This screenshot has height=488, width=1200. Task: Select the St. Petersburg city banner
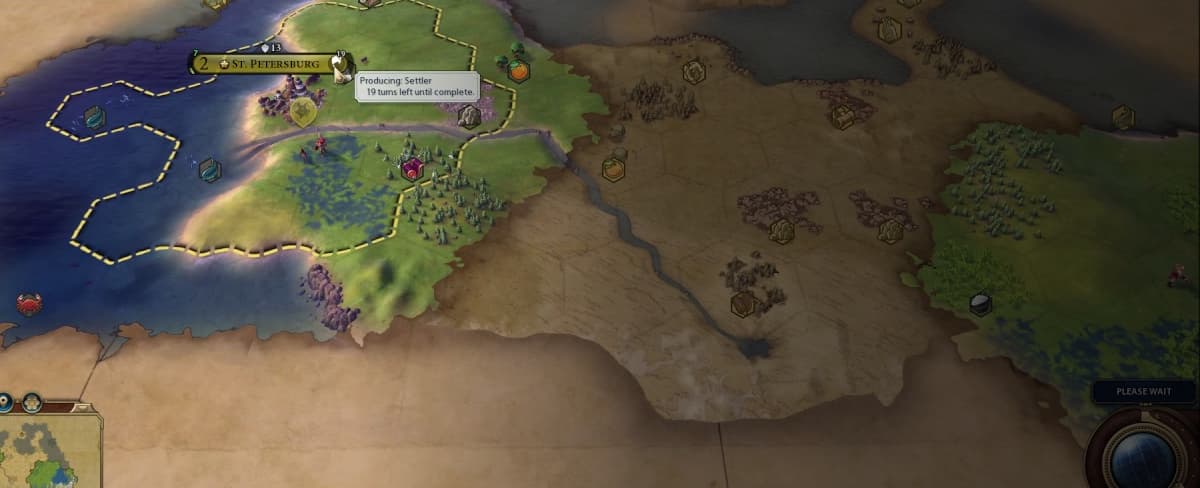click(268, 64)
